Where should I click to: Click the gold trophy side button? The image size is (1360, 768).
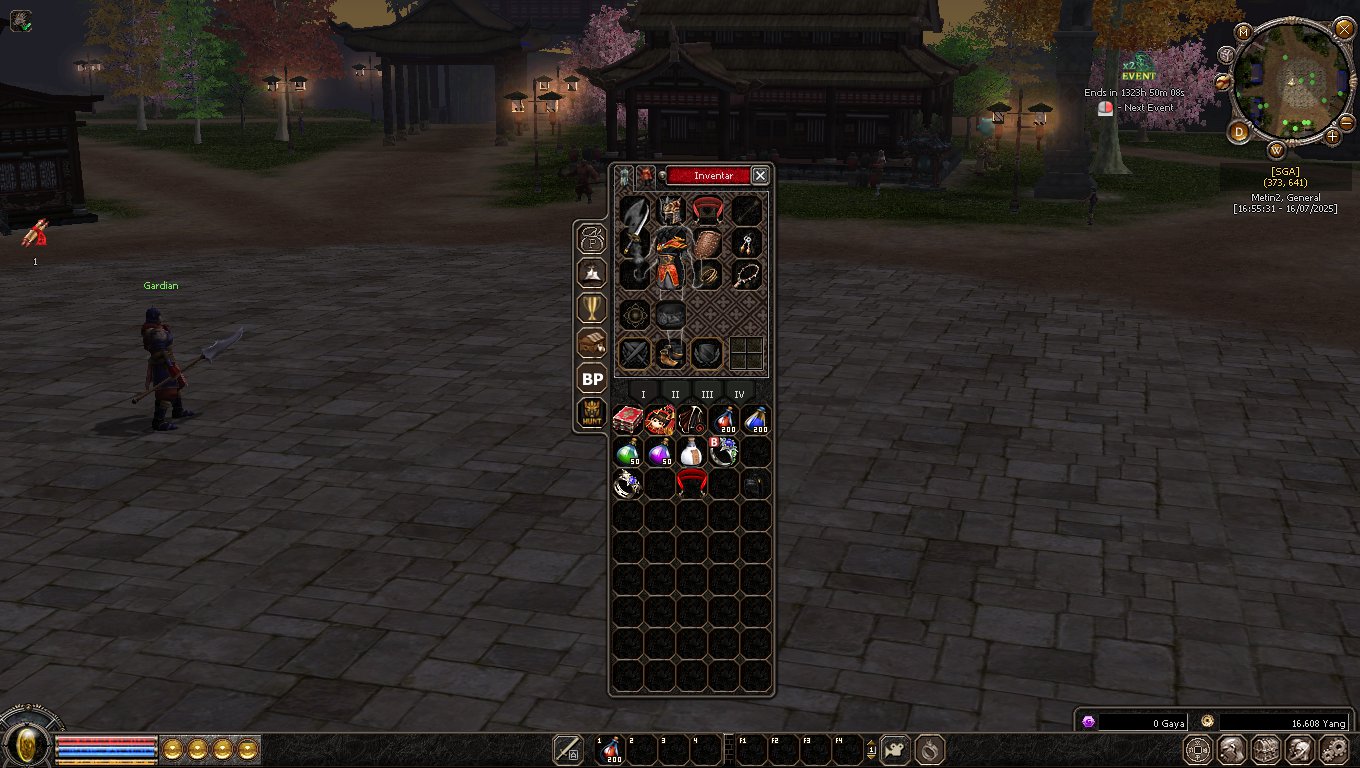point(592,307)
